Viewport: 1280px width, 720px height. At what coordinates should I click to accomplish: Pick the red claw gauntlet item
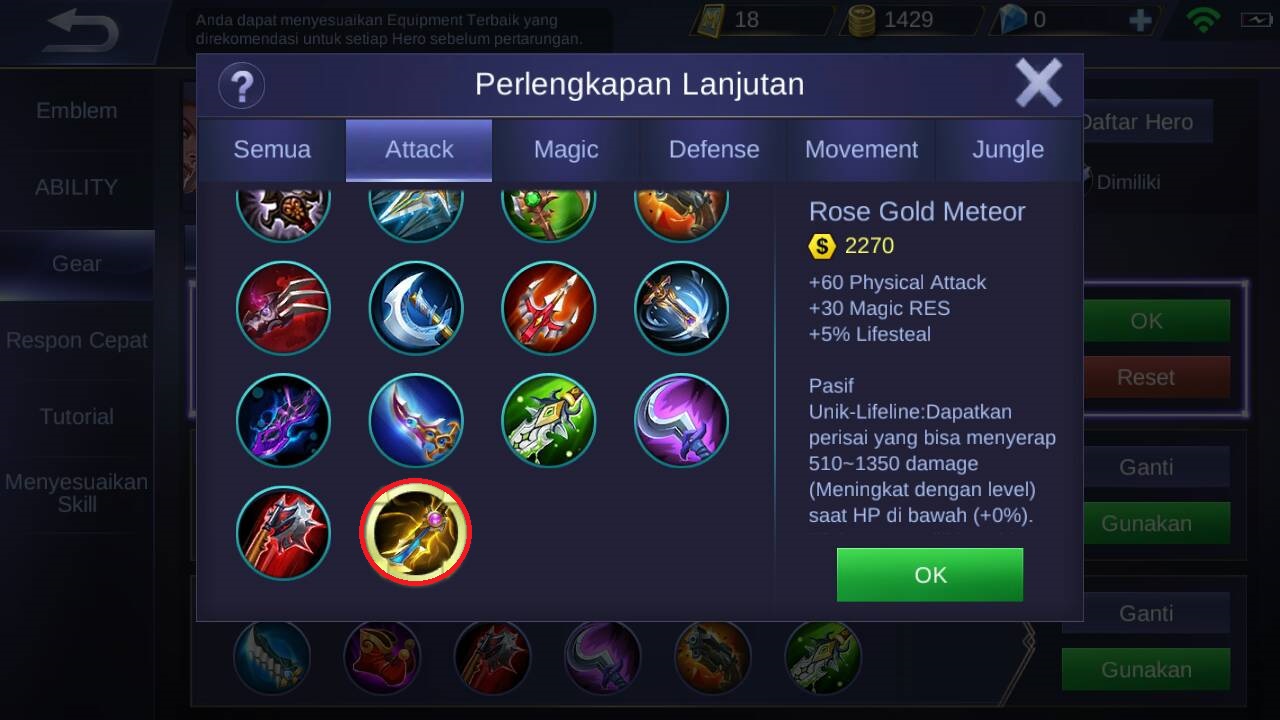pyautogui.click(x=283, y=308)
